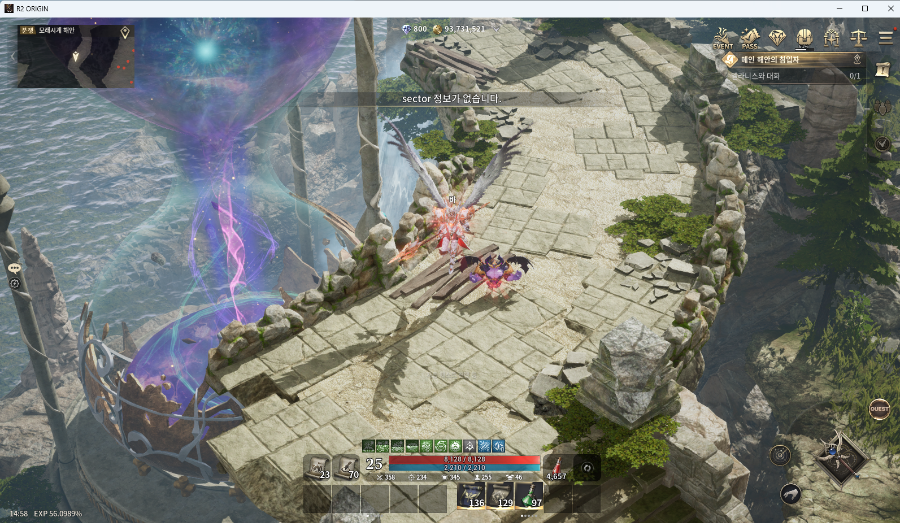Open the hamburger main menu

885,38
